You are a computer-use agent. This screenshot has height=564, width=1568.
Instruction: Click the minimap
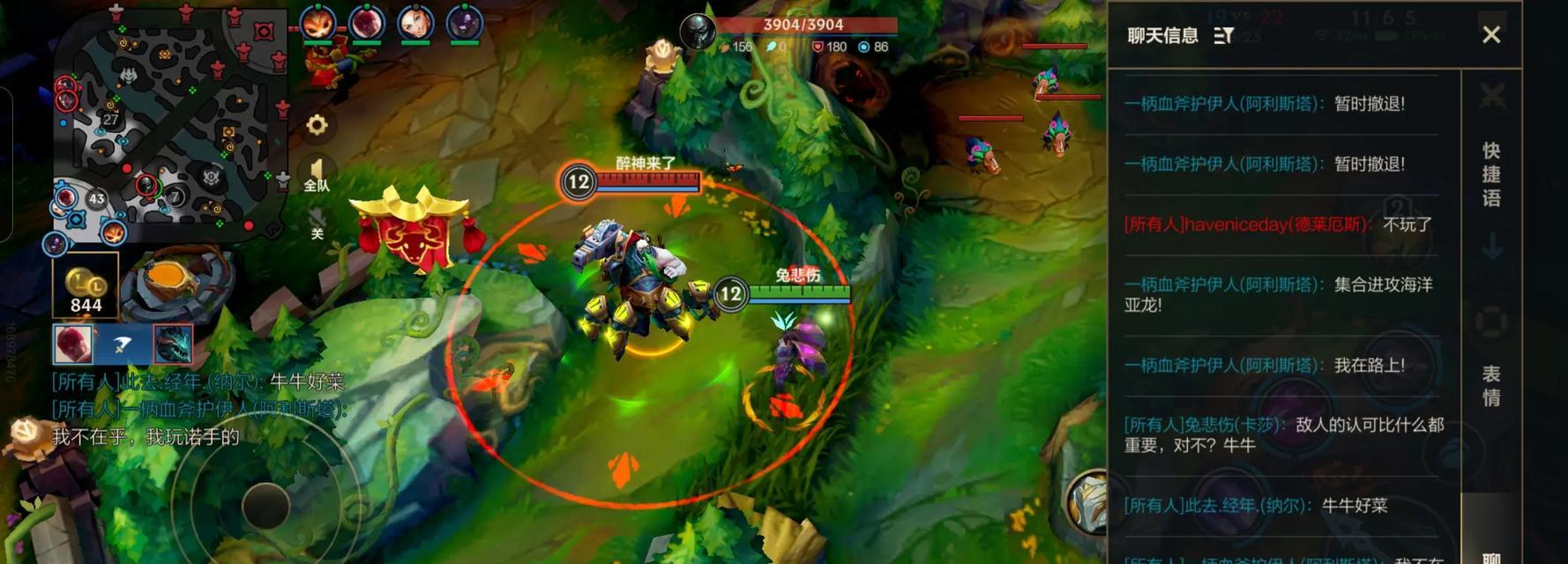click(x=168, y=123)
